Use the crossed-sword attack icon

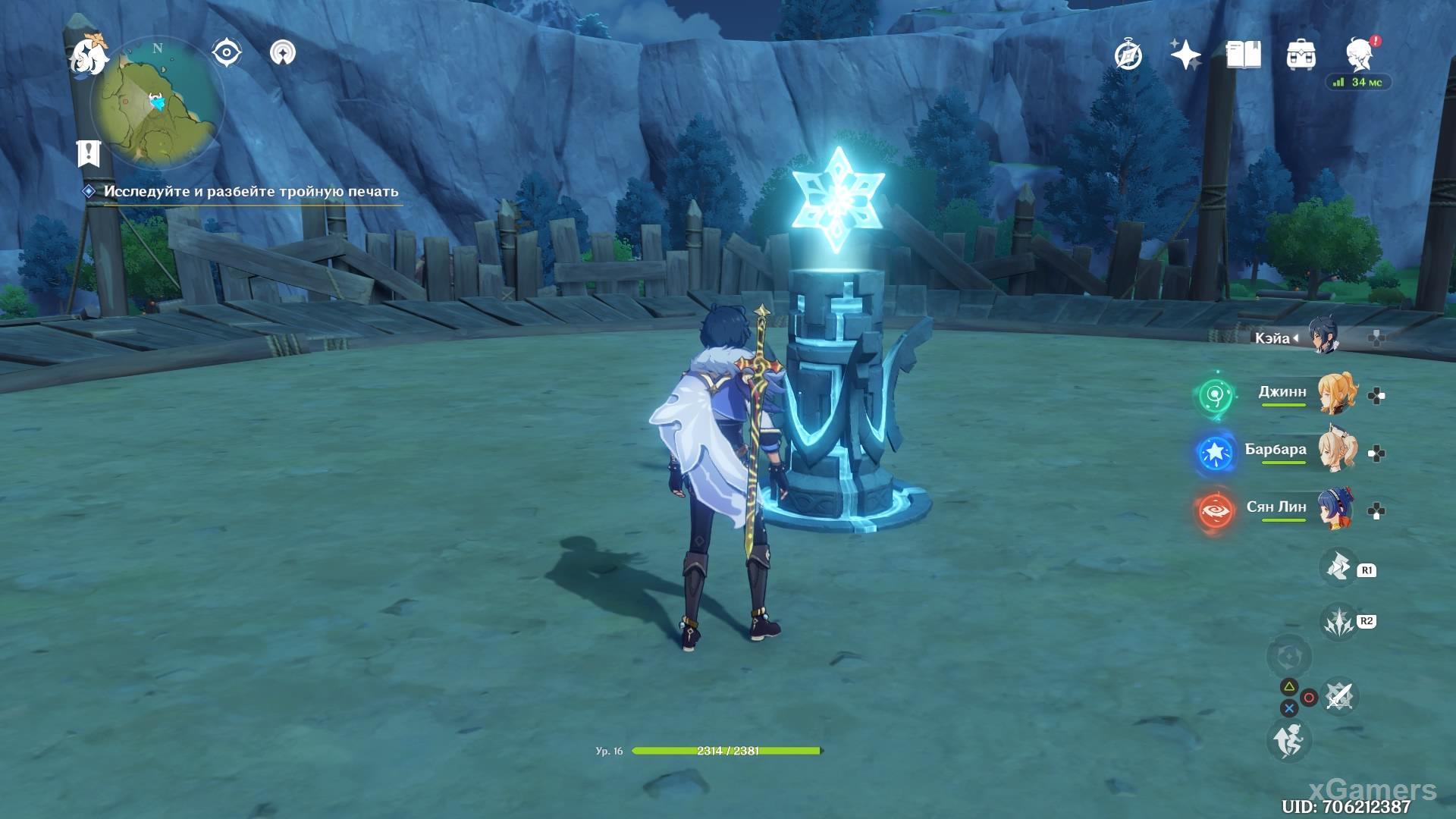1339,696
